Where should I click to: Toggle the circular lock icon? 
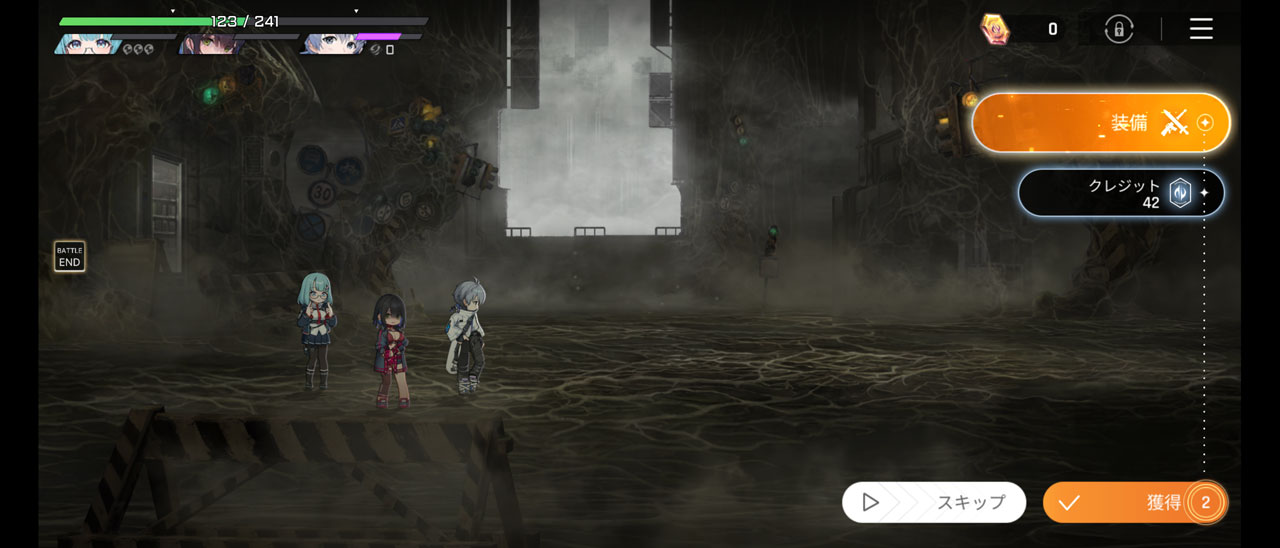1118,29
